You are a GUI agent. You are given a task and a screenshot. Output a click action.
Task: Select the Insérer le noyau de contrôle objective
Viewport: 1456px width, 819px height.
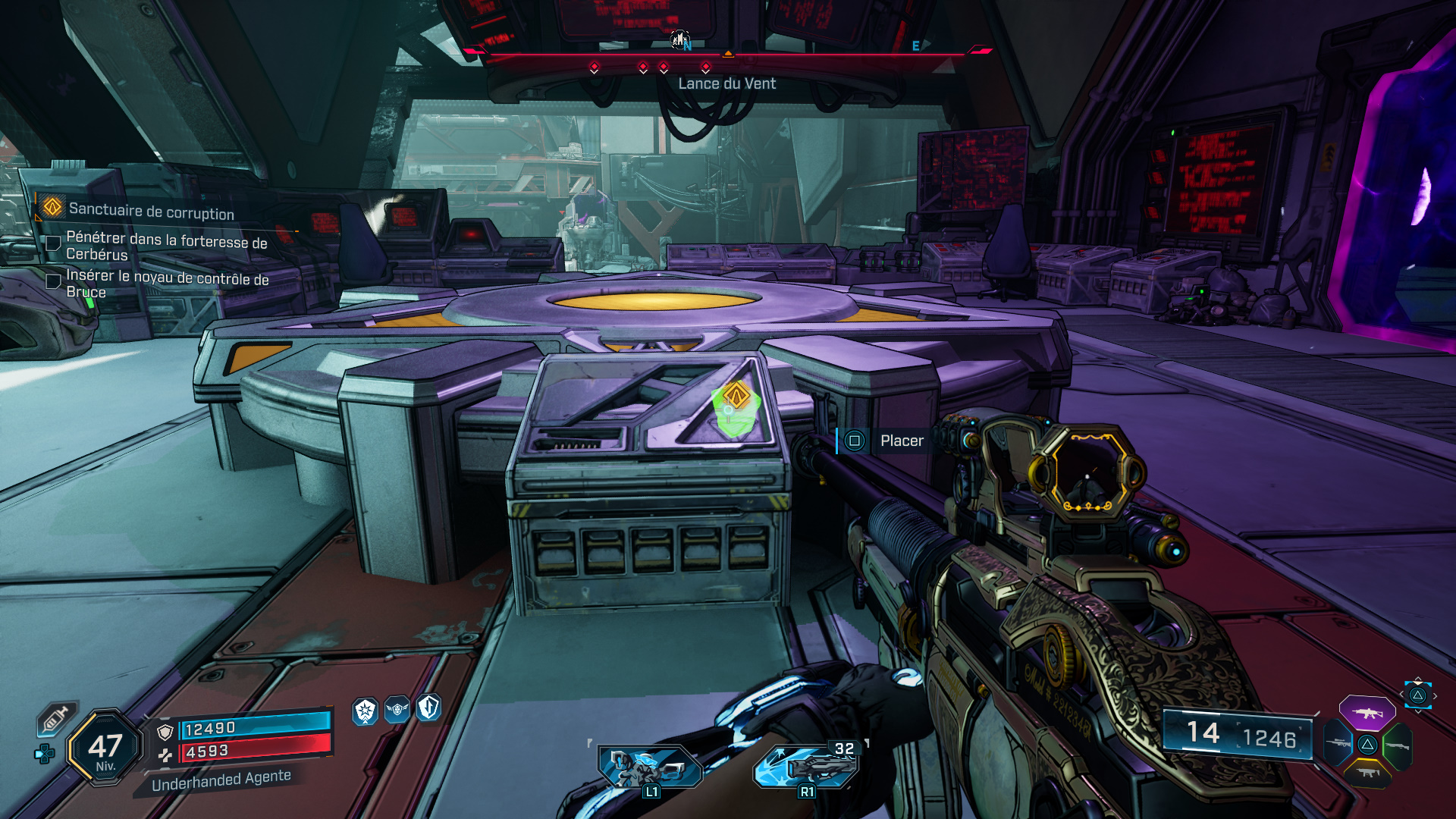coord(167,283)
